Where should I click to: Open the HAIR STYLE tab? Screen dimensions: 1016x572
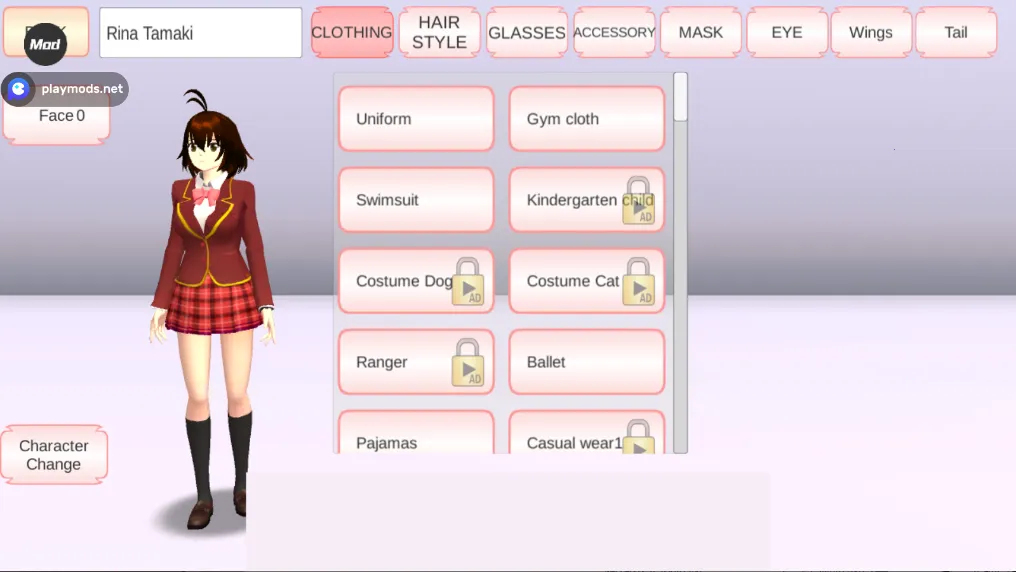pyautogui.click(x=439, y=32)
